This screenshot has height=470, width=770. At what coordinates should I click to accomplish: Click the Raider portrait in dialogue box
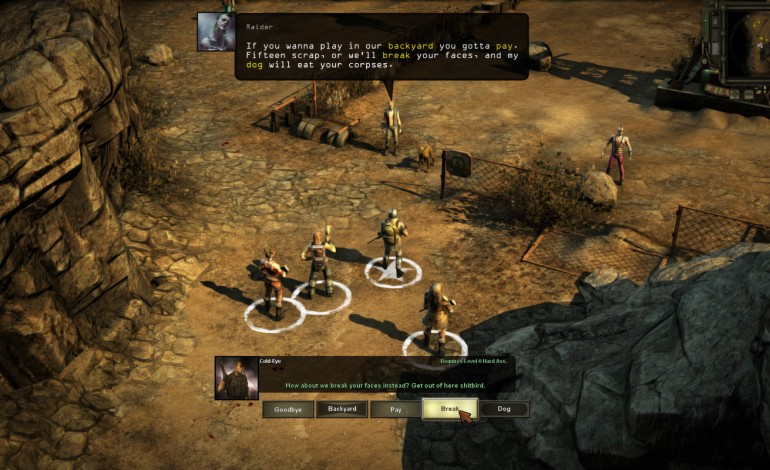pos(216,31)
